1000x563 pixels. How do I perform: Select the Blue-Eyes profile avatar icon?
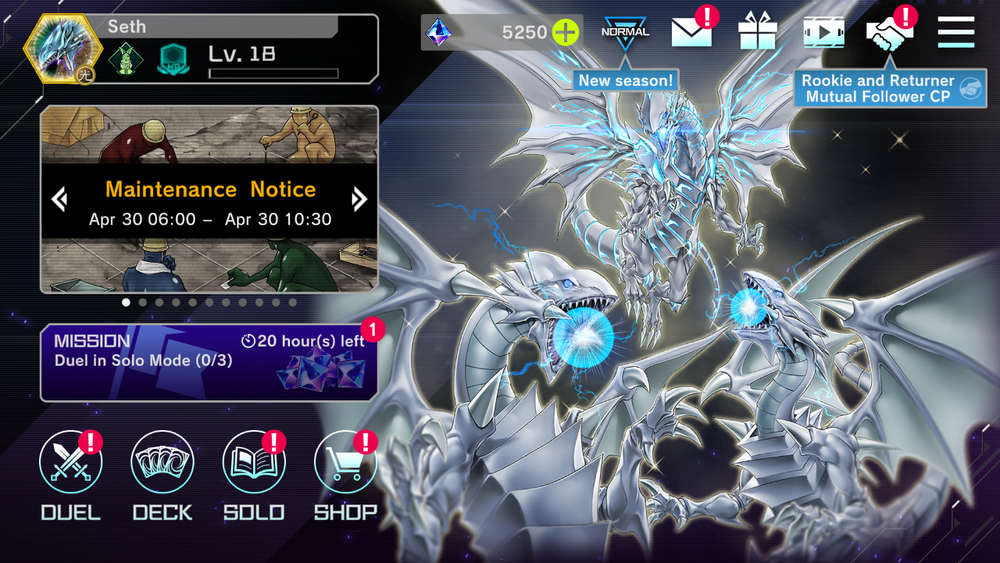63,51
